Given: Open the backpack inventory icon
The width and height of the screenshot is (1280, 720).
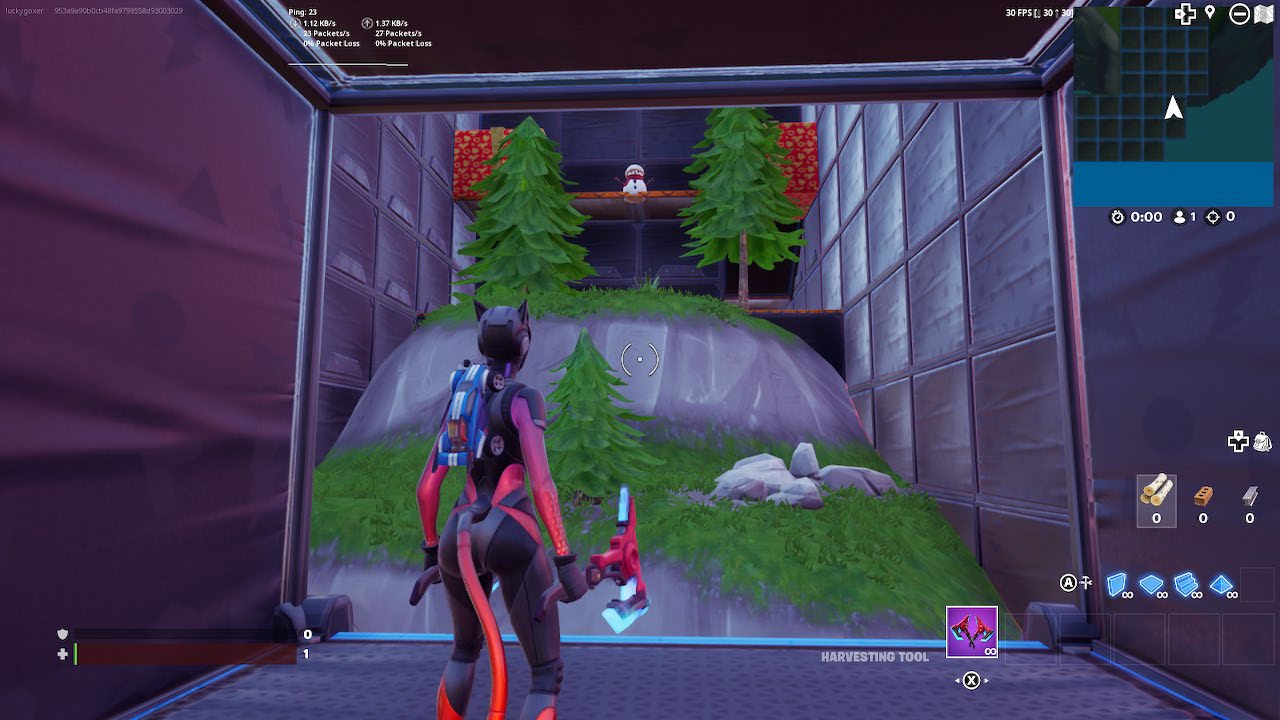Looking at the screenshot, I should coord(1262,442).
